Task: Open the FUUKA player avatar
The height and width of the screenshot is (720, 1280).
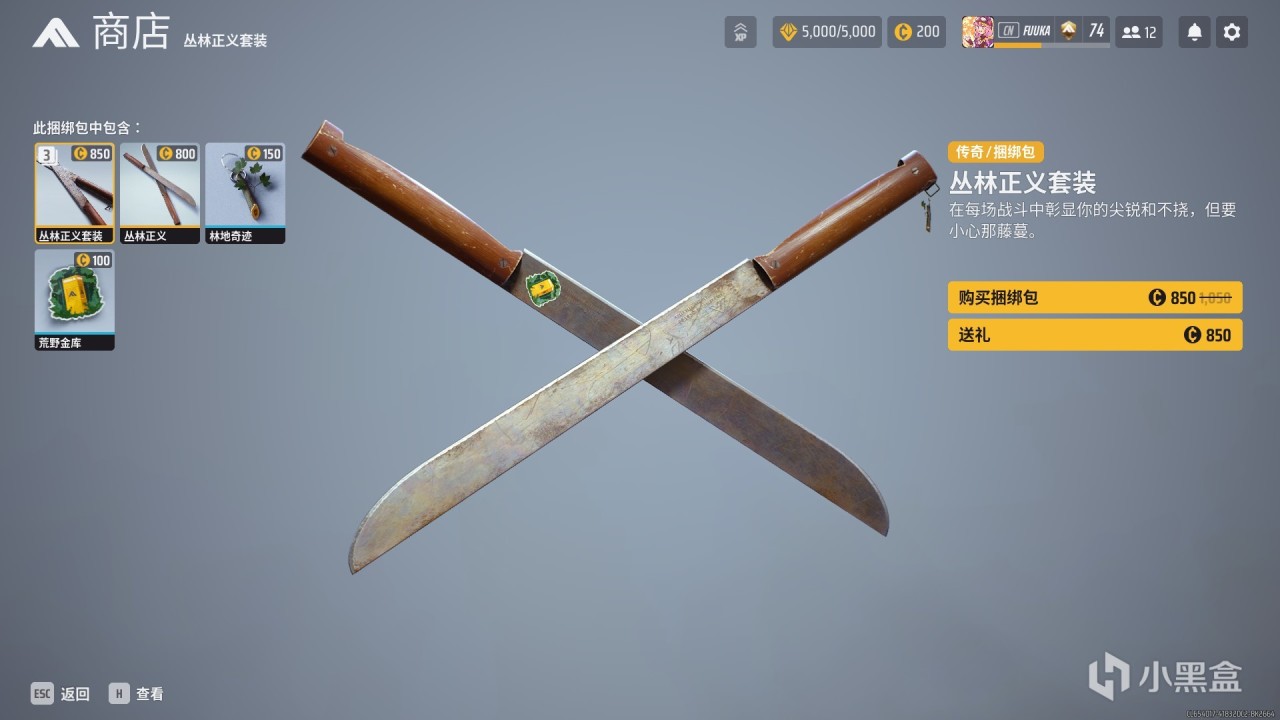Action: tap(978, 31)
